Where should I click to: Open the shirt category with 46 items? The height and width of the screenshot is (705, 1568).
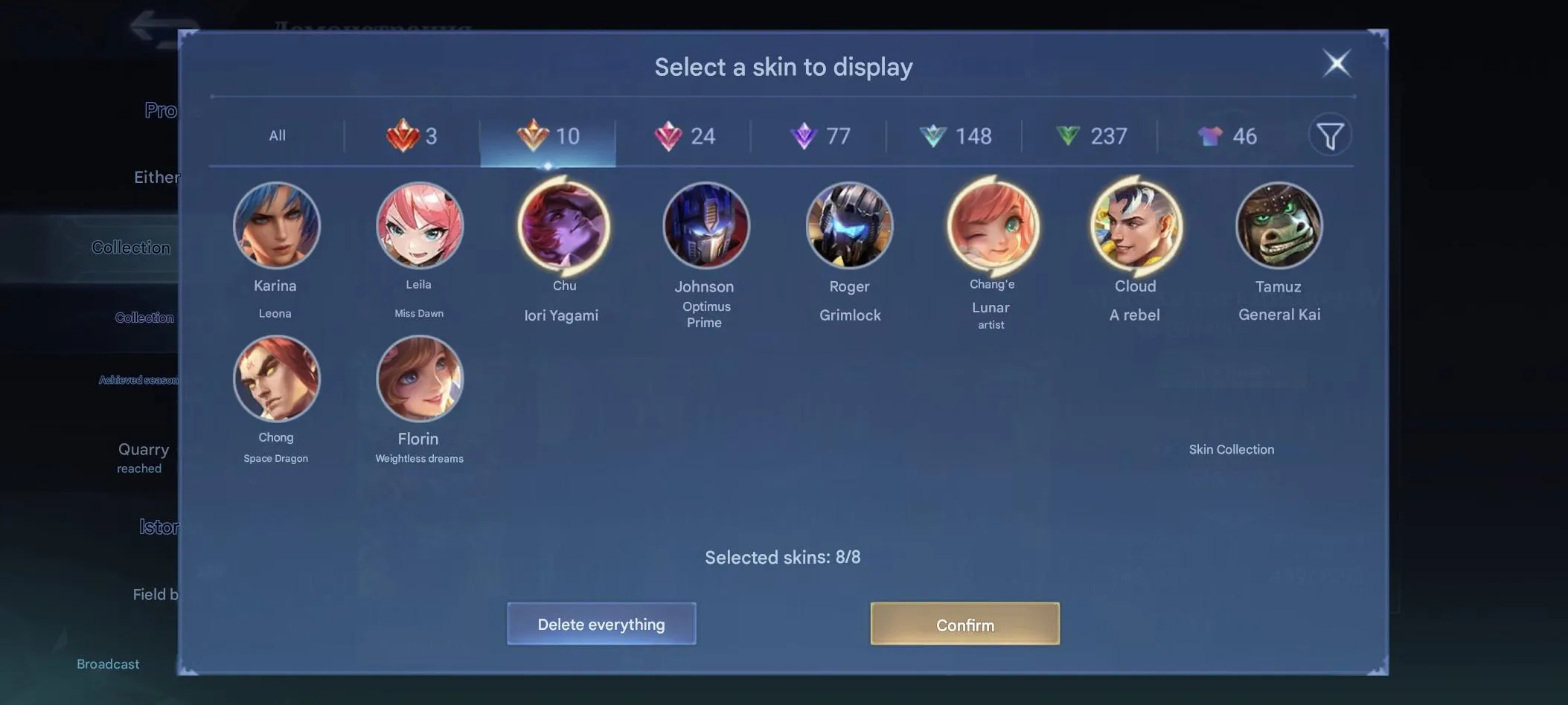point(1227,136)
